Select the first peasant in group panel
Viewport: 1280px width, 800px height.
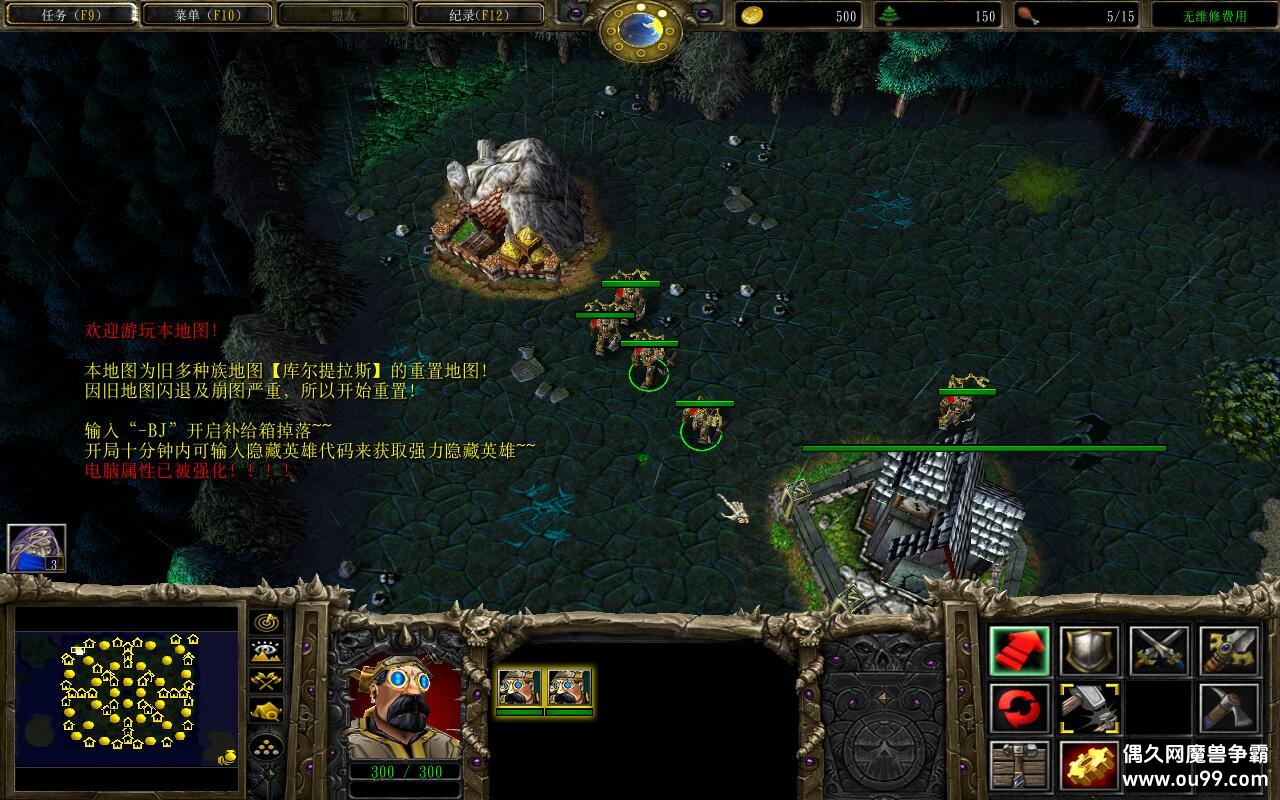pos(519,689)
